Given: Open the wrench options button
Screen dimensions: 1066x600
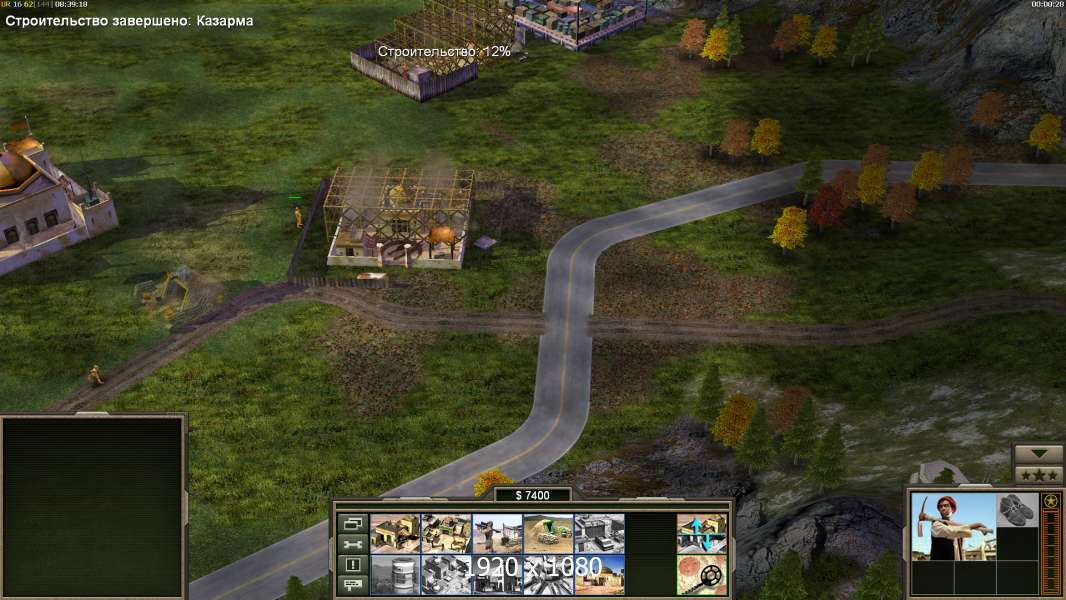Looking at the screenshot, I should point(351,544).
